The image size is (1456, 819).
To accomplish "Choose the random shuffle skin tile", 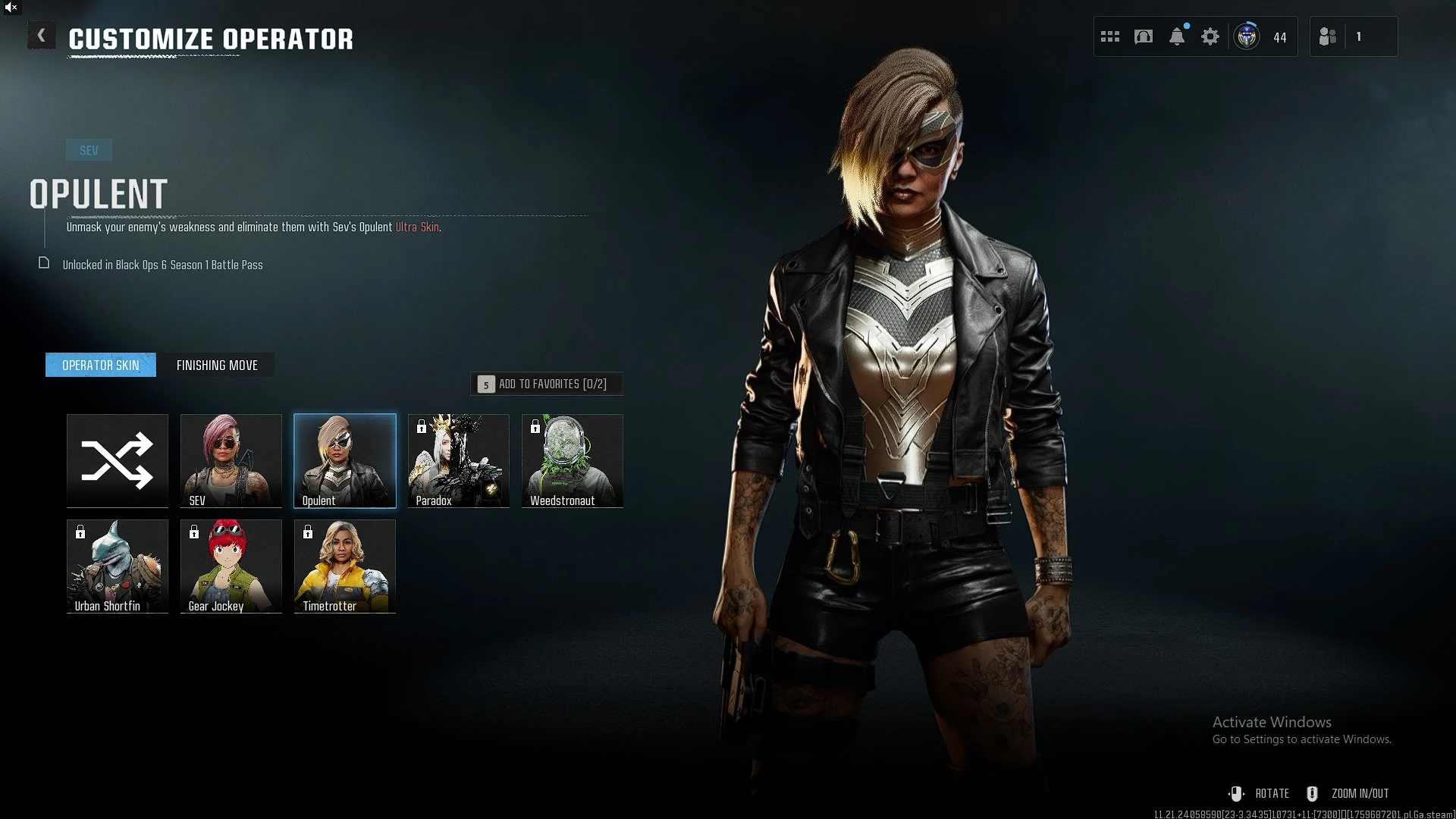I will pos(118,460).
